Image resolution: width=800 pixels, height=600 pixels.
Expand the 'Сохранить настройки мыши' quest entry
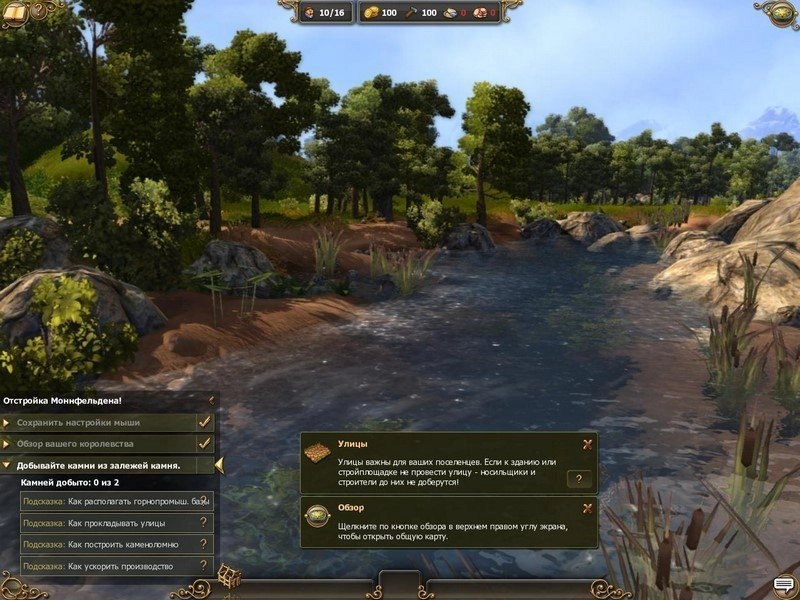tap(8, 422)
